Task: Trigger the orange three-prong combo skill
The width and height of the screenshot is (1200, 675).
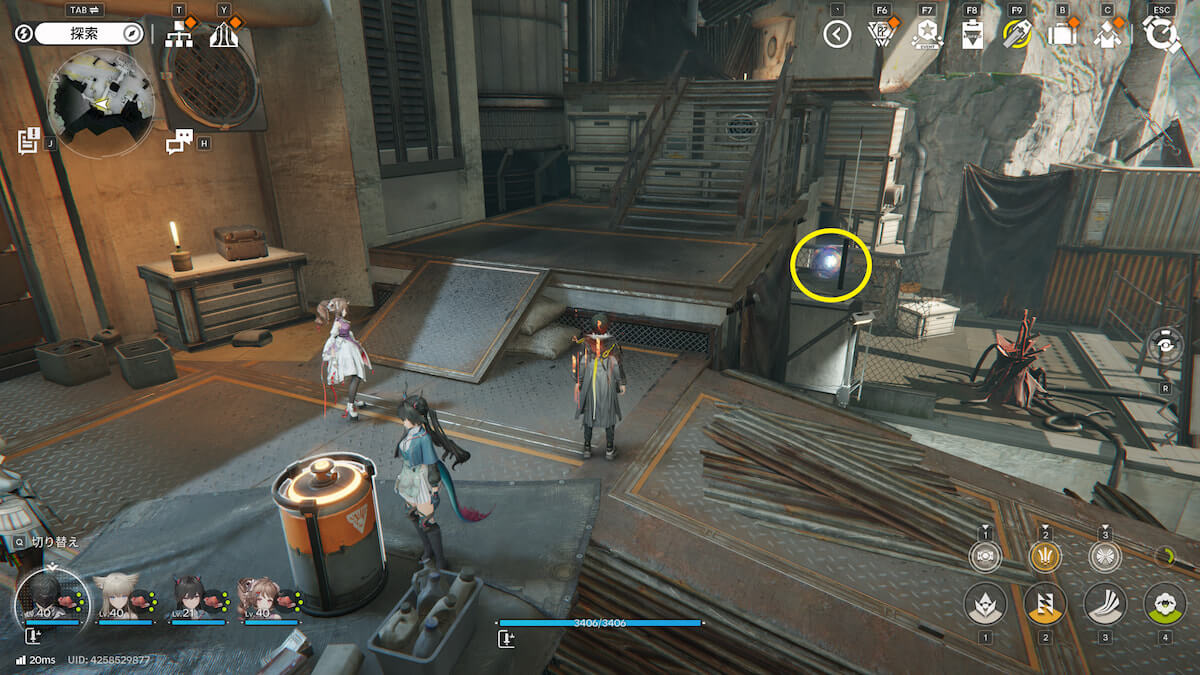Action: tap(1045, 556)
